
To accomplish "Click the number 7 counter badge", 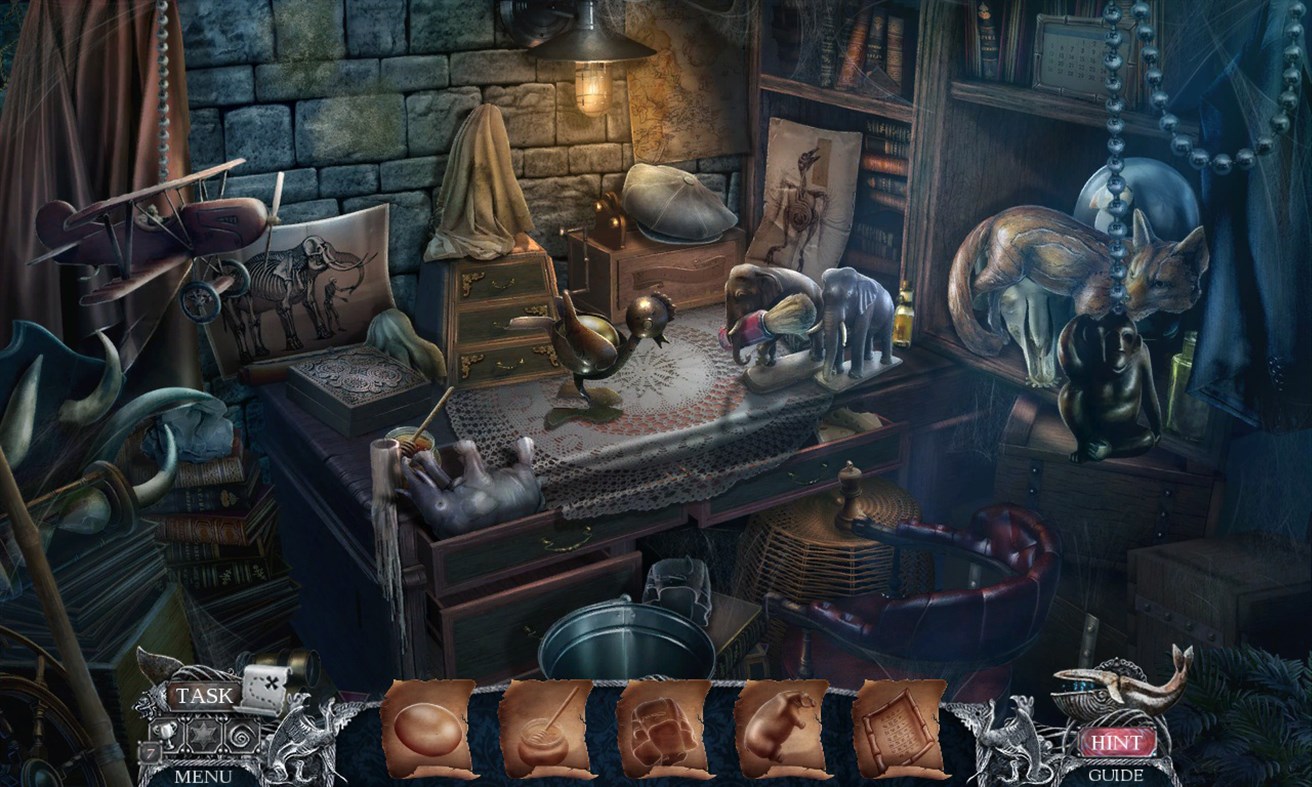I will tap(149, 751).
